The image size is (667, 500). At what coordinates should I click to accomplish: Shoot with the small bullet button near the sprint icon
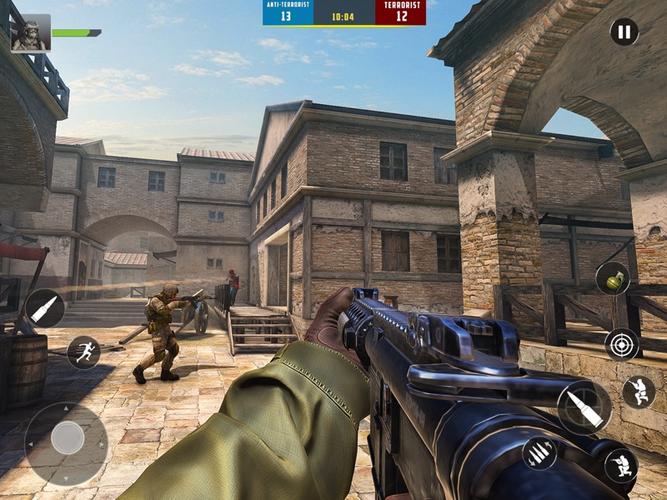pos(45,309)
